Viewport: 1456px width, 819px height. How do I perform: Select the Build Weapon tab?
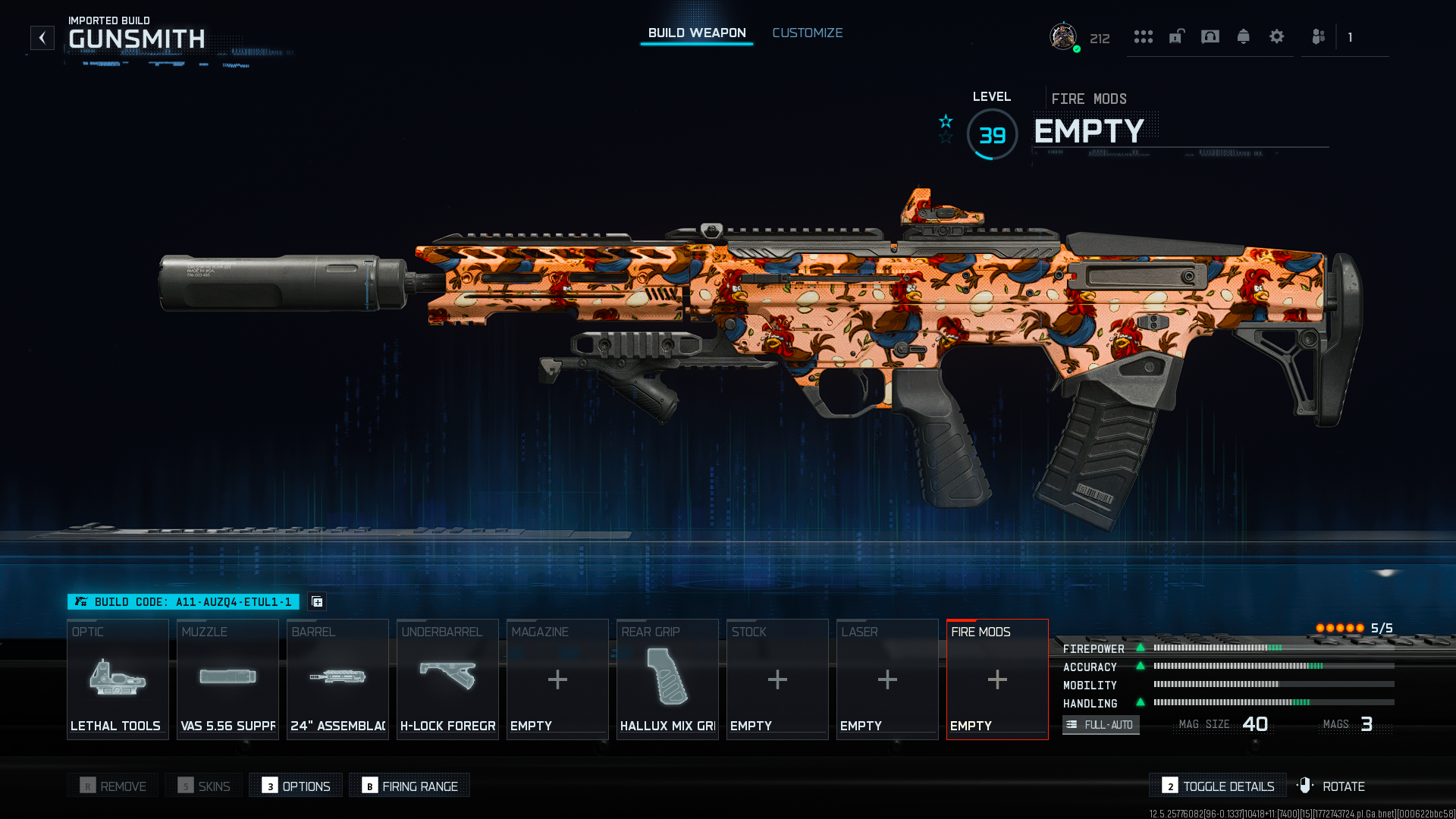pos(697,33)
